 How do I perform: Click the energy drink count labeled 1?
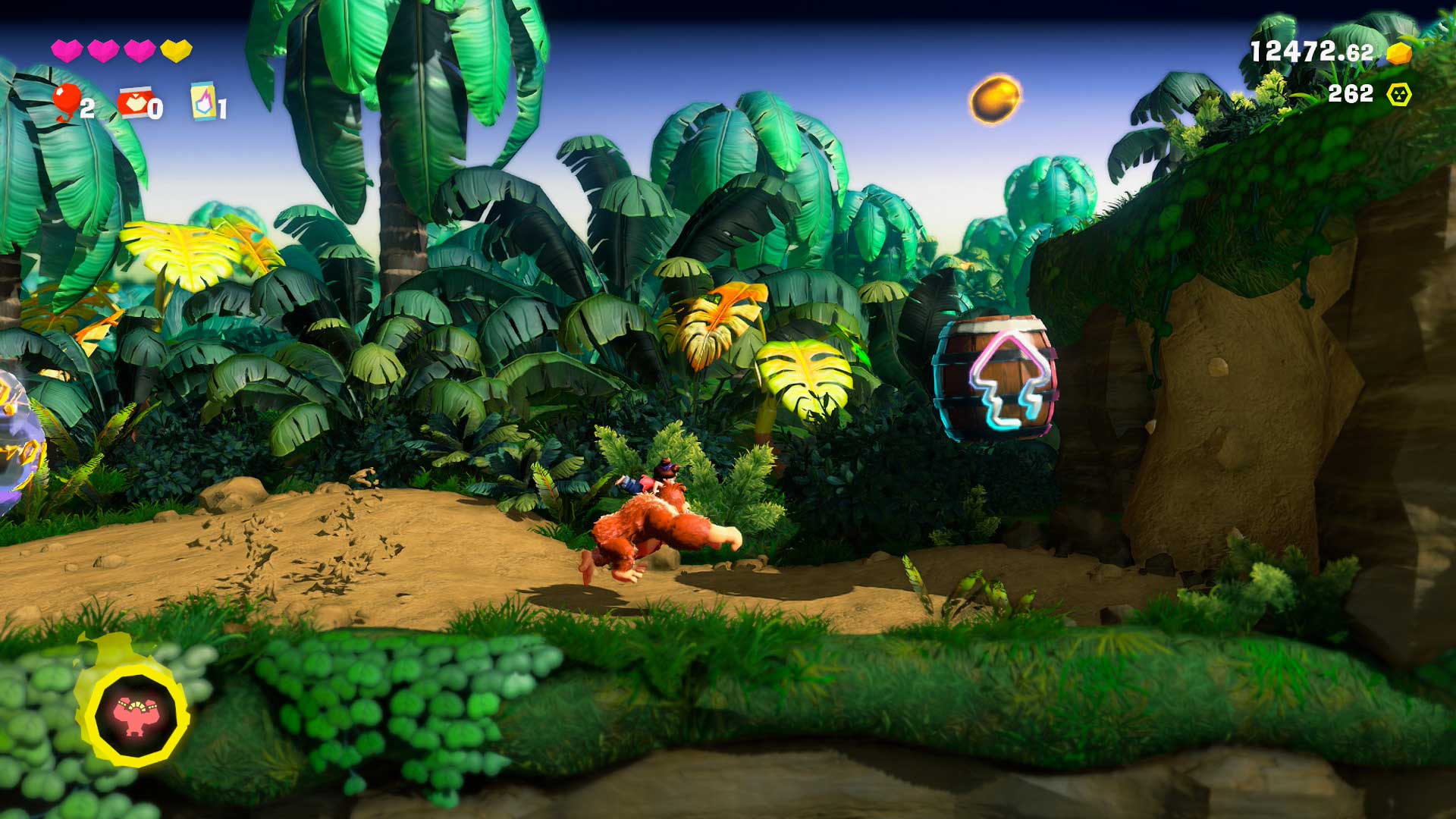point(222,110)
